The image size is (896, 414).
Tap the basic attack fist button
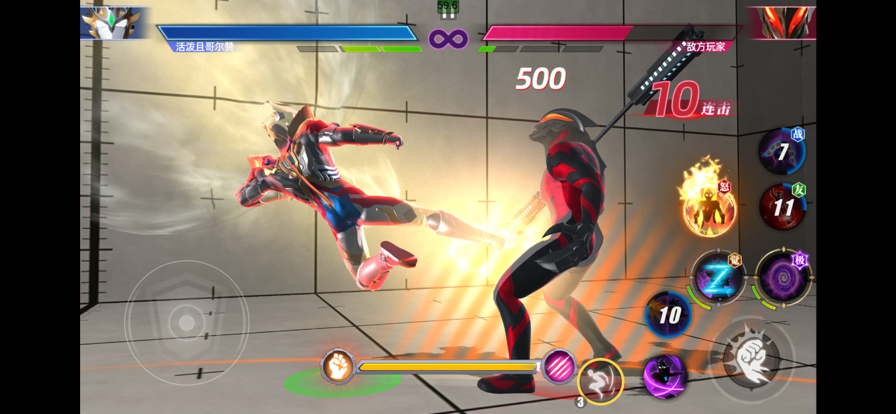tap(751, 354)
